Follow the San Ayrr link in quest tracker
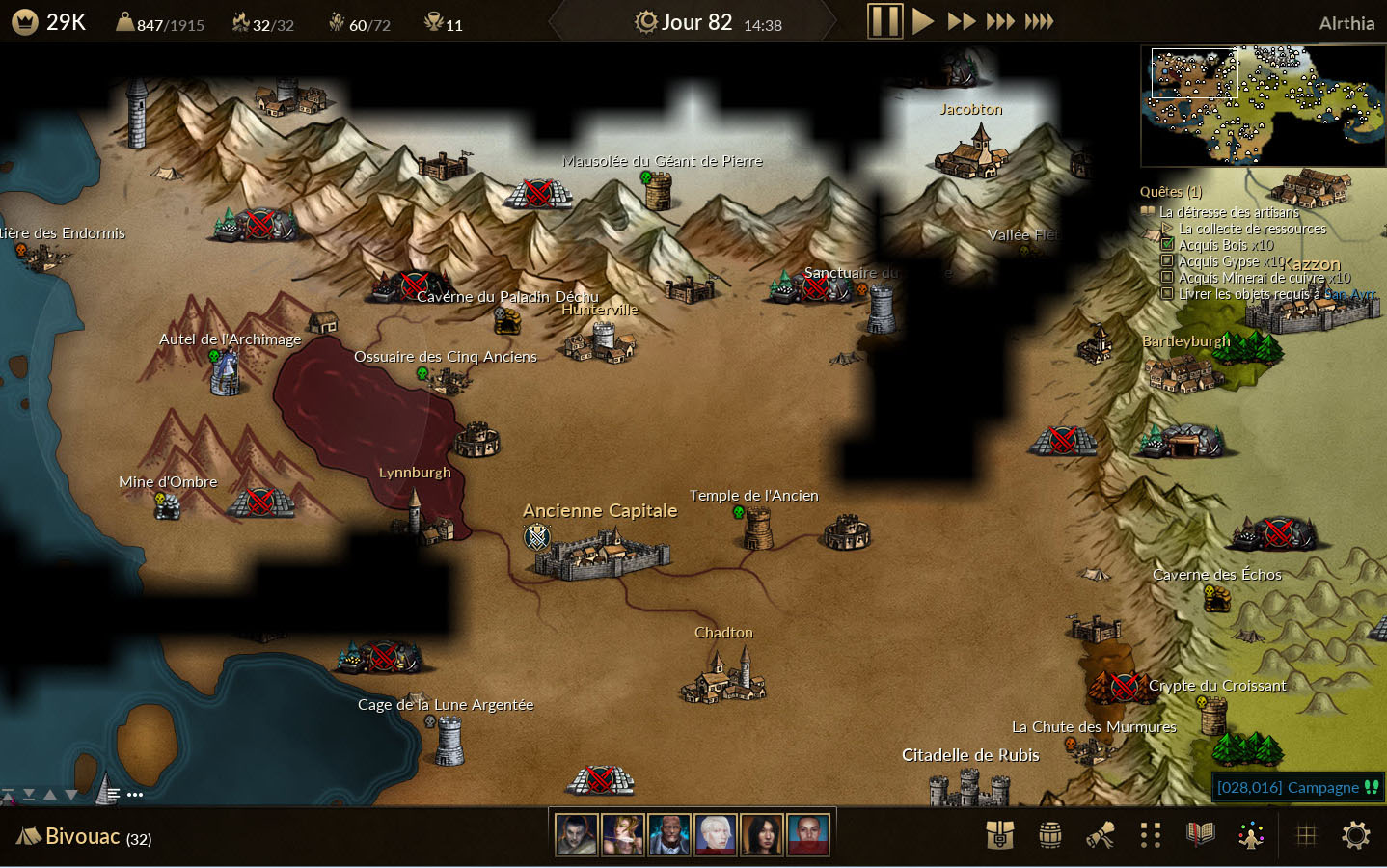This screenshot has height=868, width=1387. [1349, 294]
